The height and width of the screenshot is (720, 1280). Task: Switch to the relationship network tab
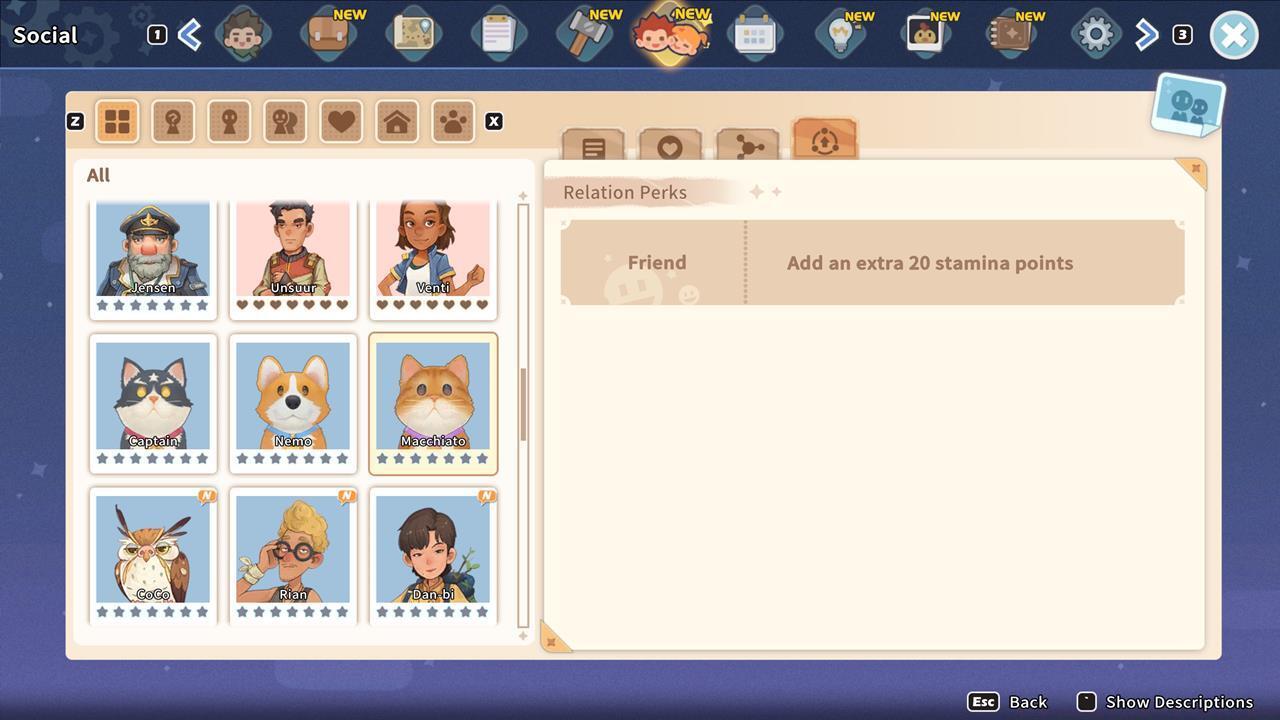748,145
